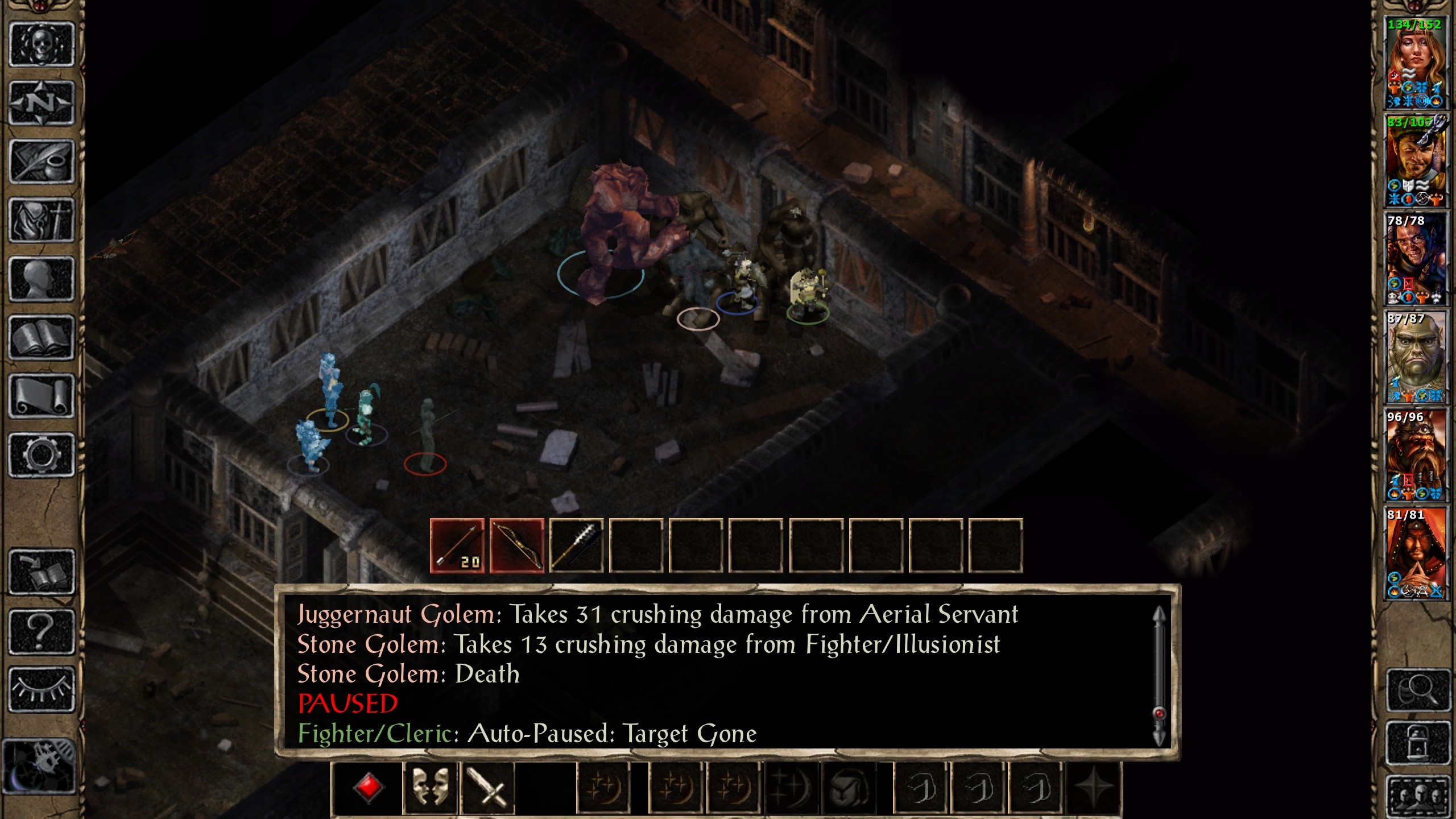Show the character record with the head button
Image resolution: width=1456 pixels, height=819 pixels.
point(42,279)
